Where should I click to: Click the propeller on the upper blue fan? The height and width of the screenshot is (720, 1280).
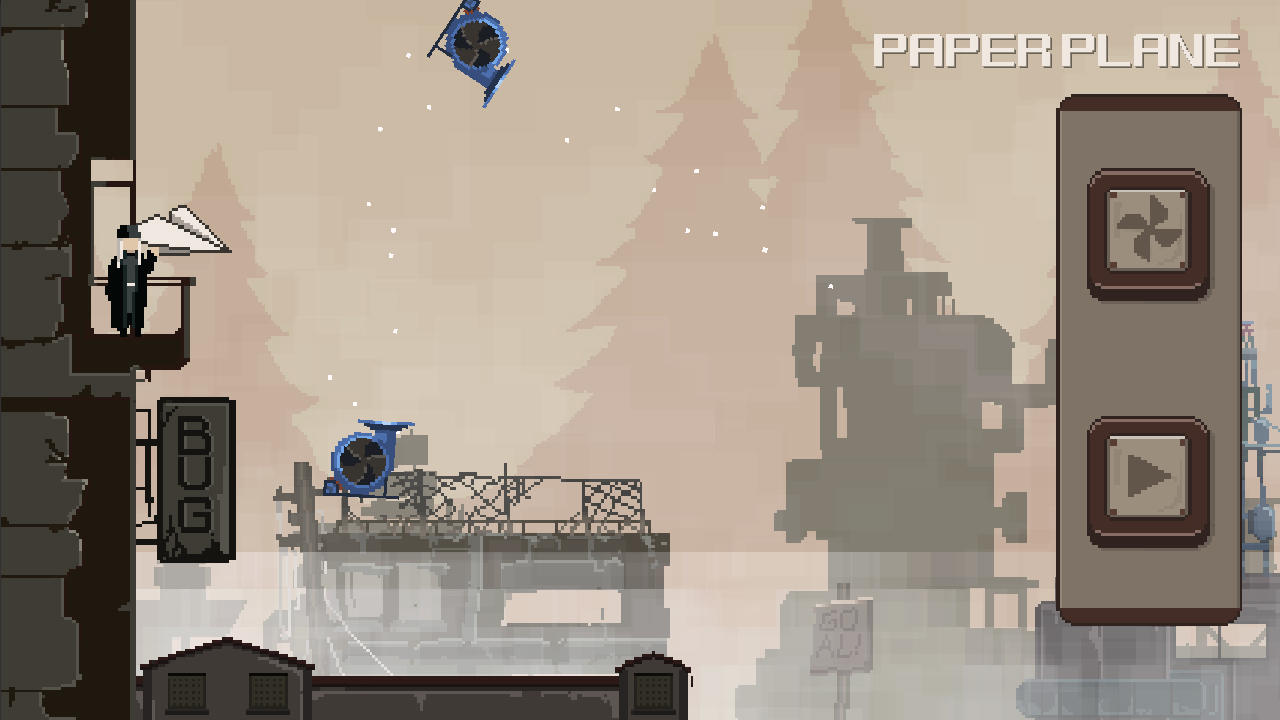tap(478, 45)
